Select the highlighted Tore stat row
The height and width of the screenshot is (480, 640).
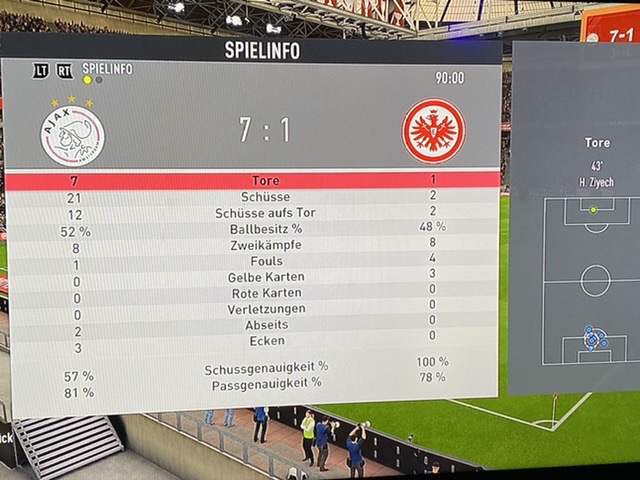click(x=252, y=180)
